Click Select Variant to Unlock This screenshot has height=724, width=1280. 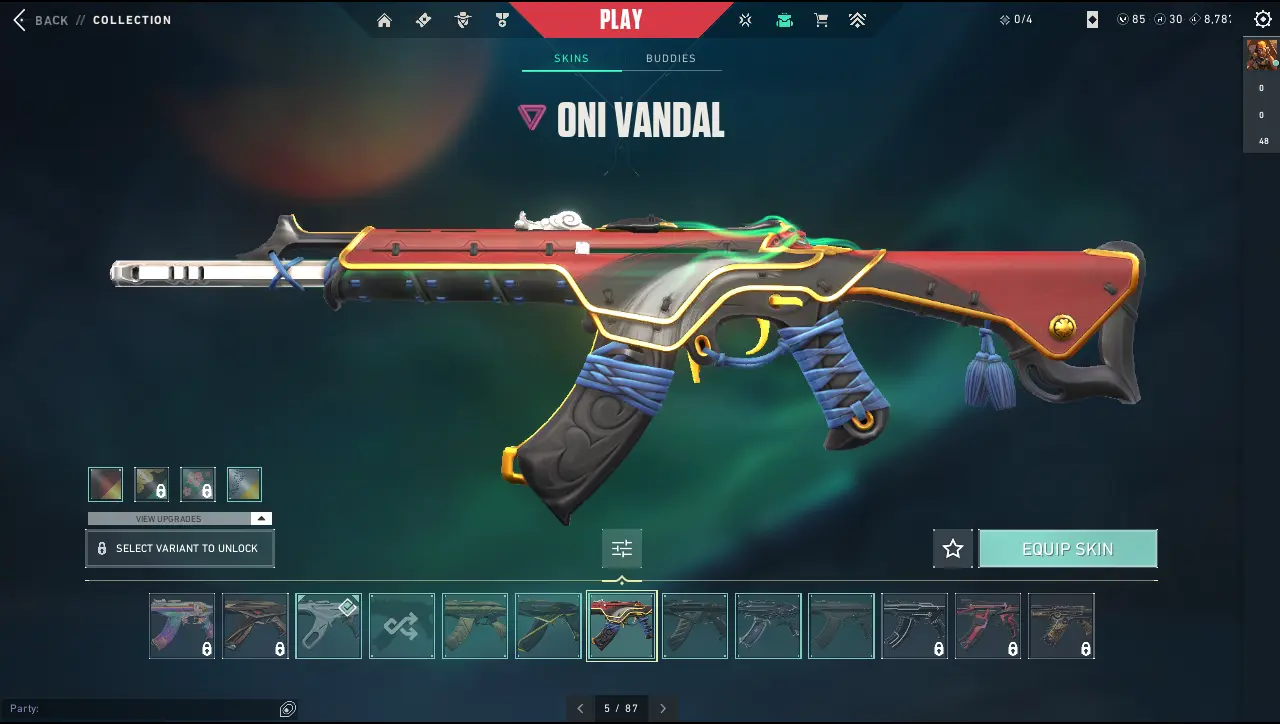(x=180, y=549)
